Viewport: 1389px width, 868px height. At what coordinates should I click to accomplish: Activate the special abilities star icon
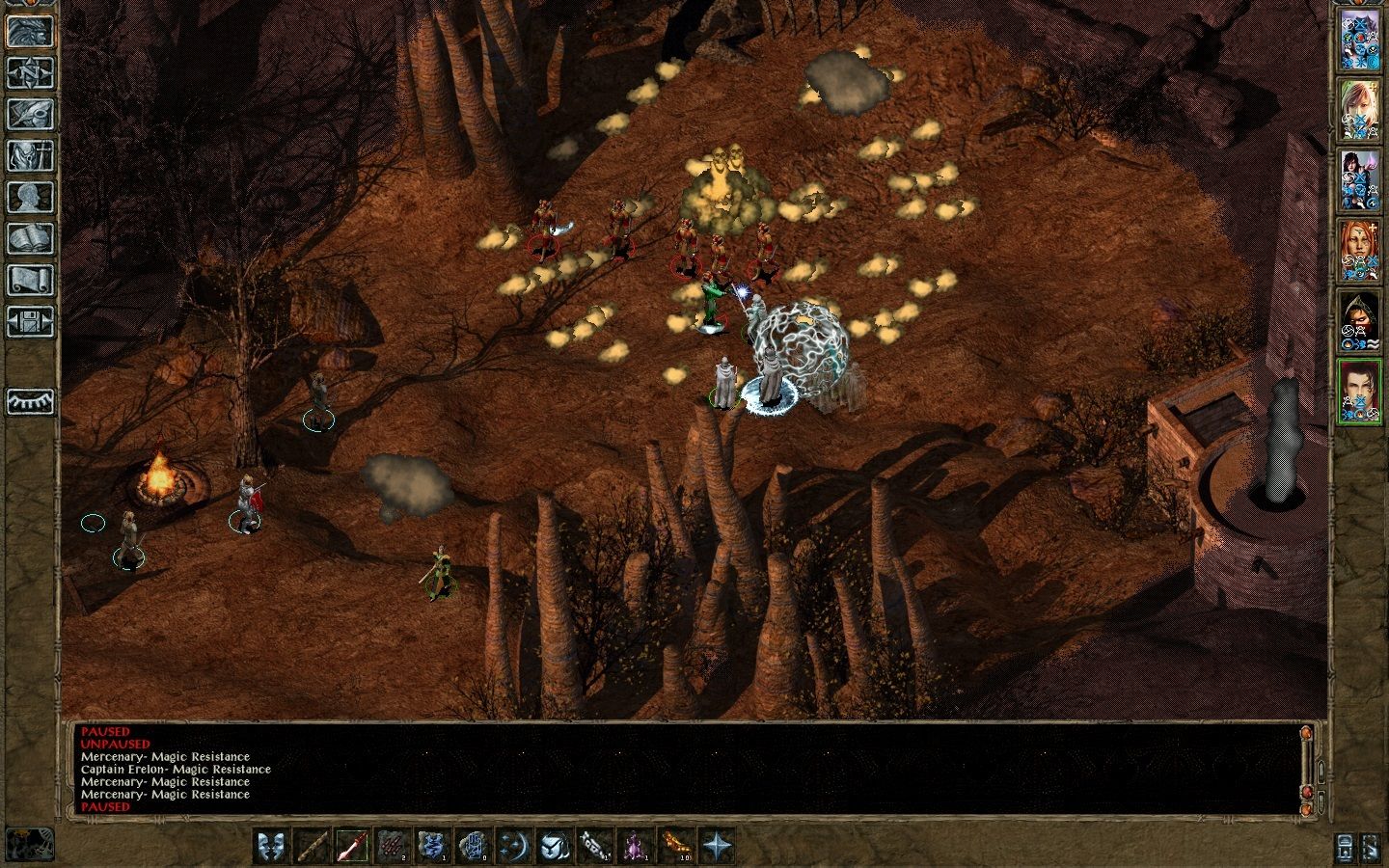point(718,844)
